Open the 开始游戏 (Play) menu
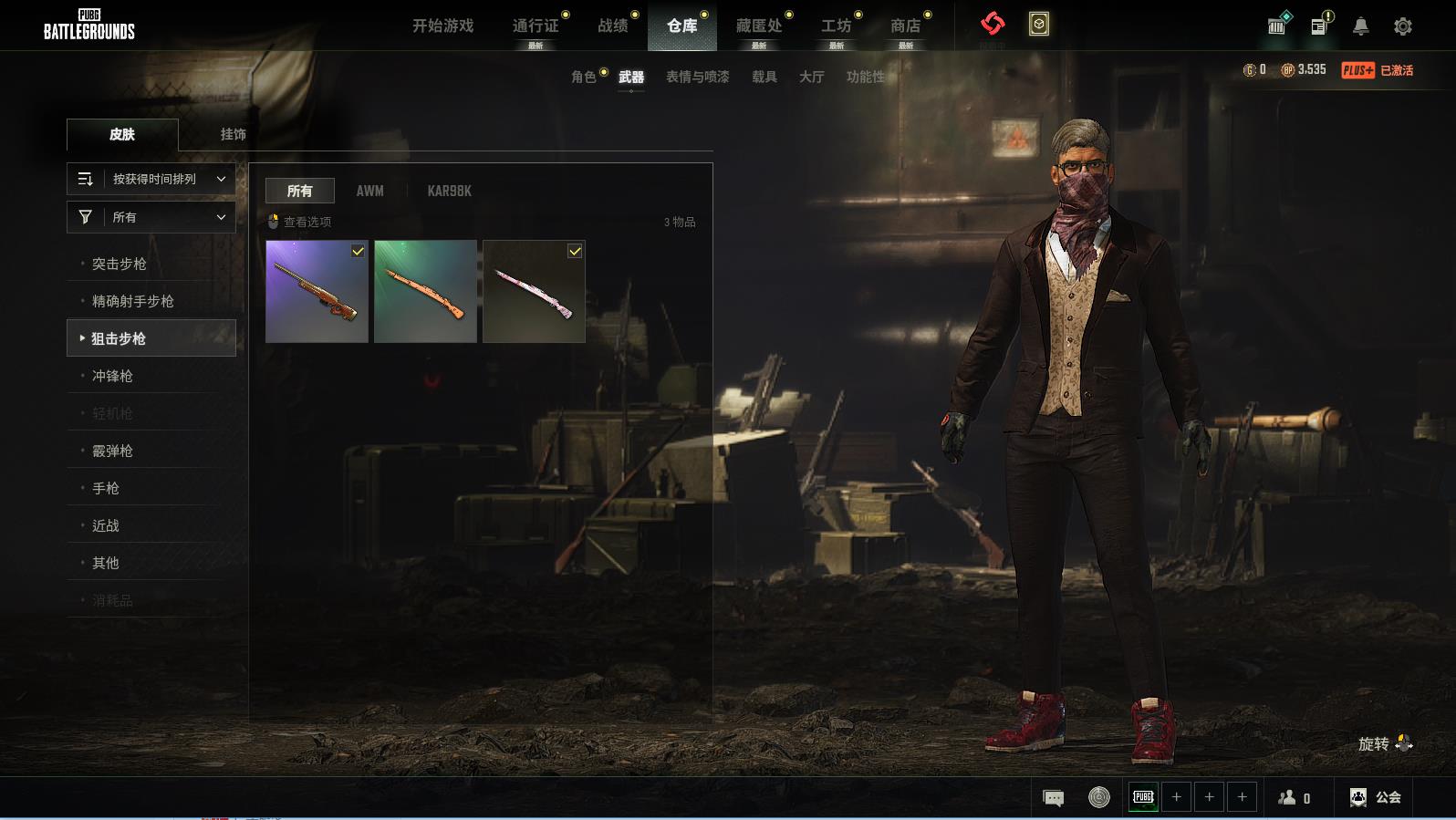Viewport: 1456px width, 820px height. click(442, 26)
